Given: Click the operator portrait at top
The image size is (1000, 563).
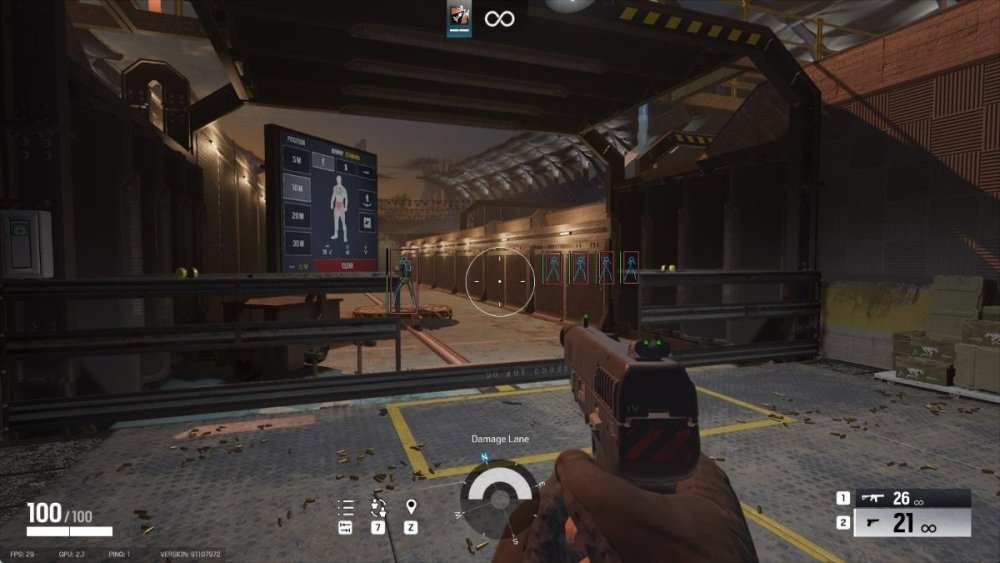Looking at the screenshot, I should tap(459, 18).
